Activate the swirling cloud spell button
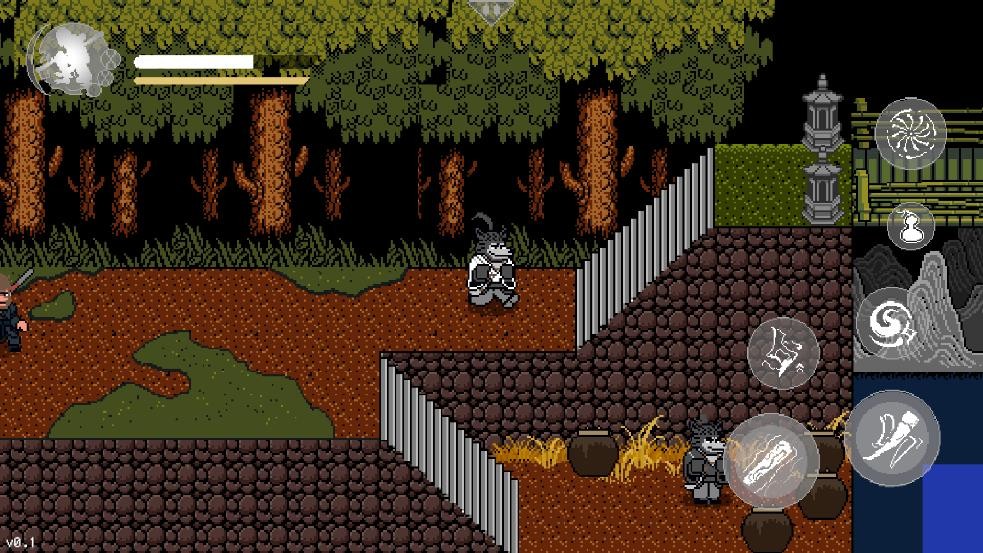 point(888,322)
